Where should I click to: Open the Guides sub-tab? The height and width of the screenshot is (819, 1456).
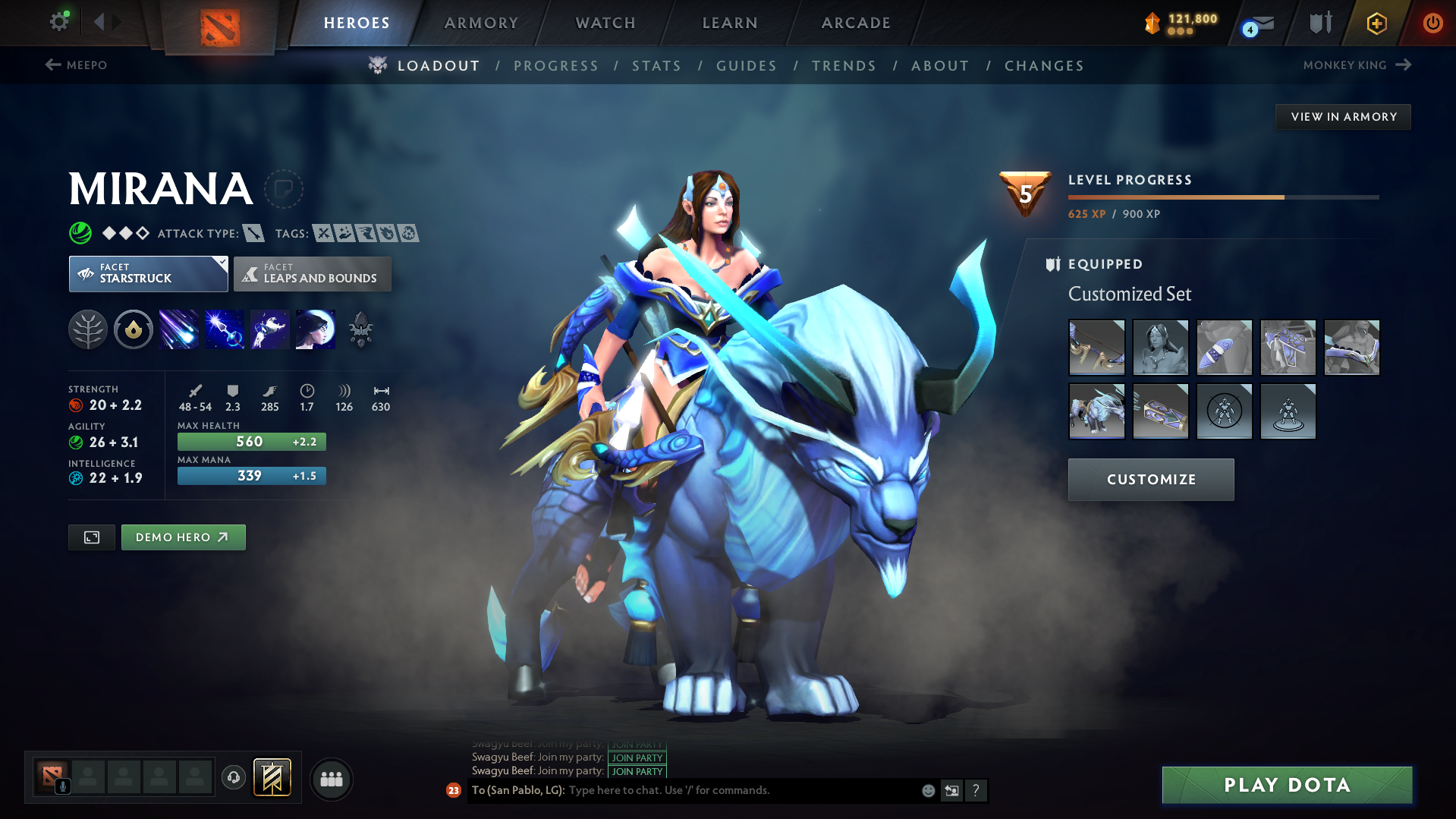click(x=747, y=66)
